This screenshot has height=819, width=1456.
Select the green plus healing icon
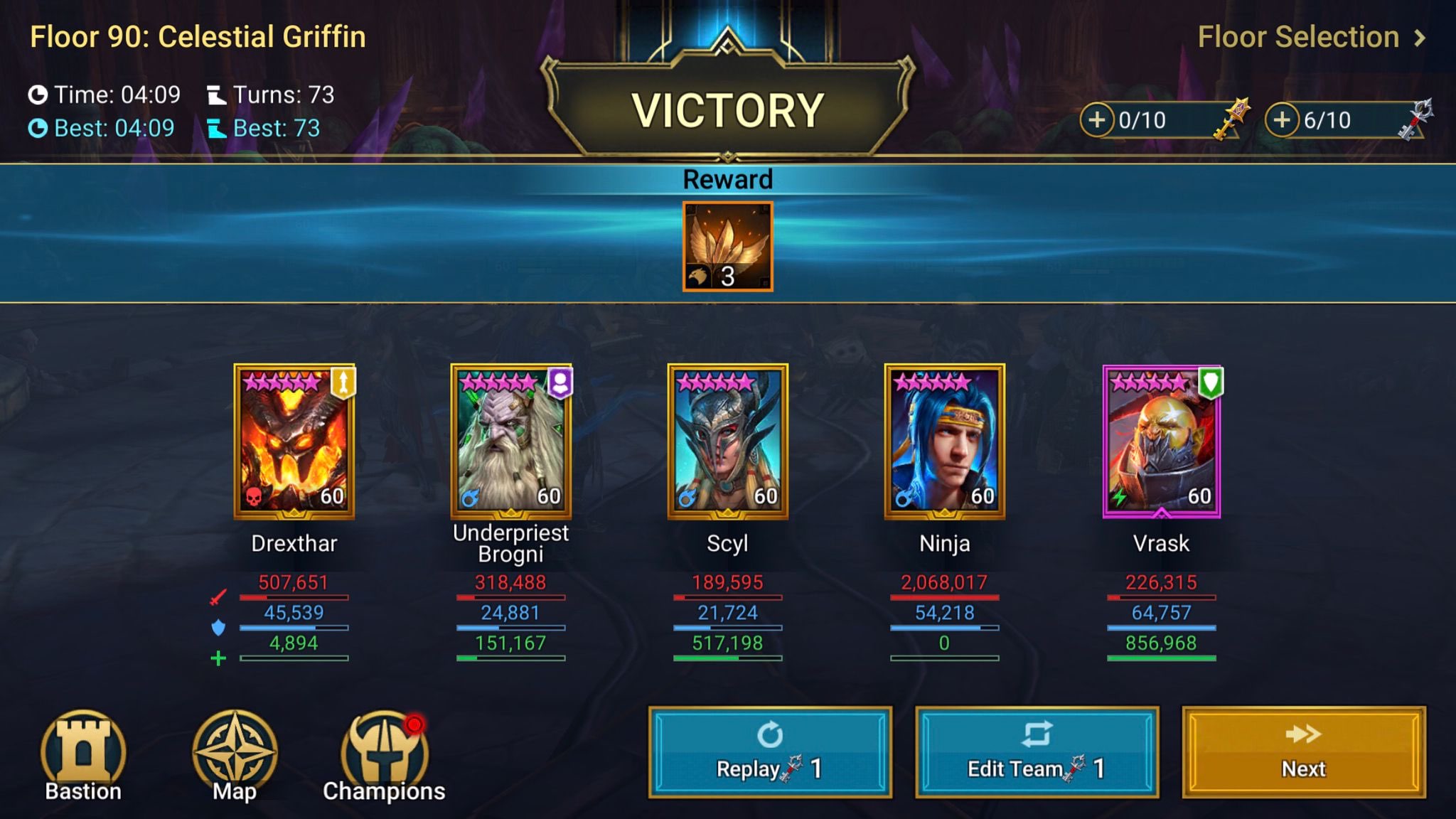[x=219, y=657]
